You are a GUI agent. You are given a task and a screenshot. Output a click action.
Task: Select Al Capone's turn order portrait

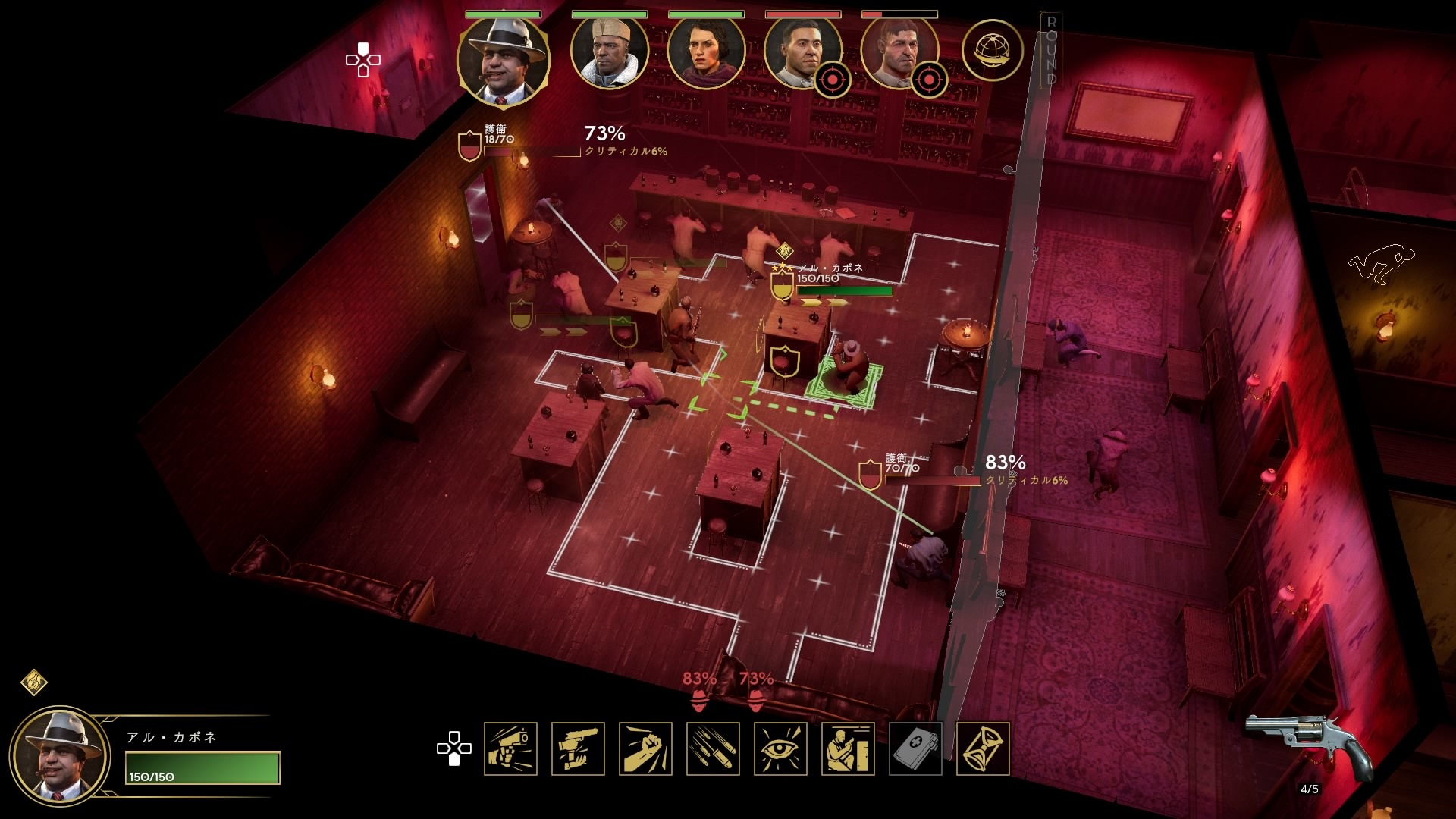[503, 61]
